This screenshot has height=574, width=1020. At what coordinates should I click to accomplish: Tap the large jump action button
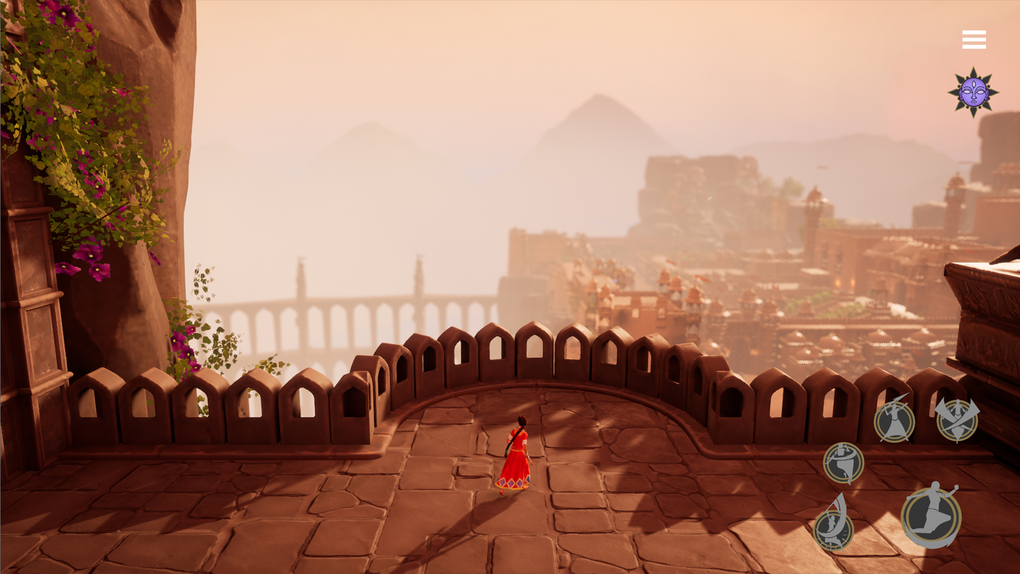(931, 516)
